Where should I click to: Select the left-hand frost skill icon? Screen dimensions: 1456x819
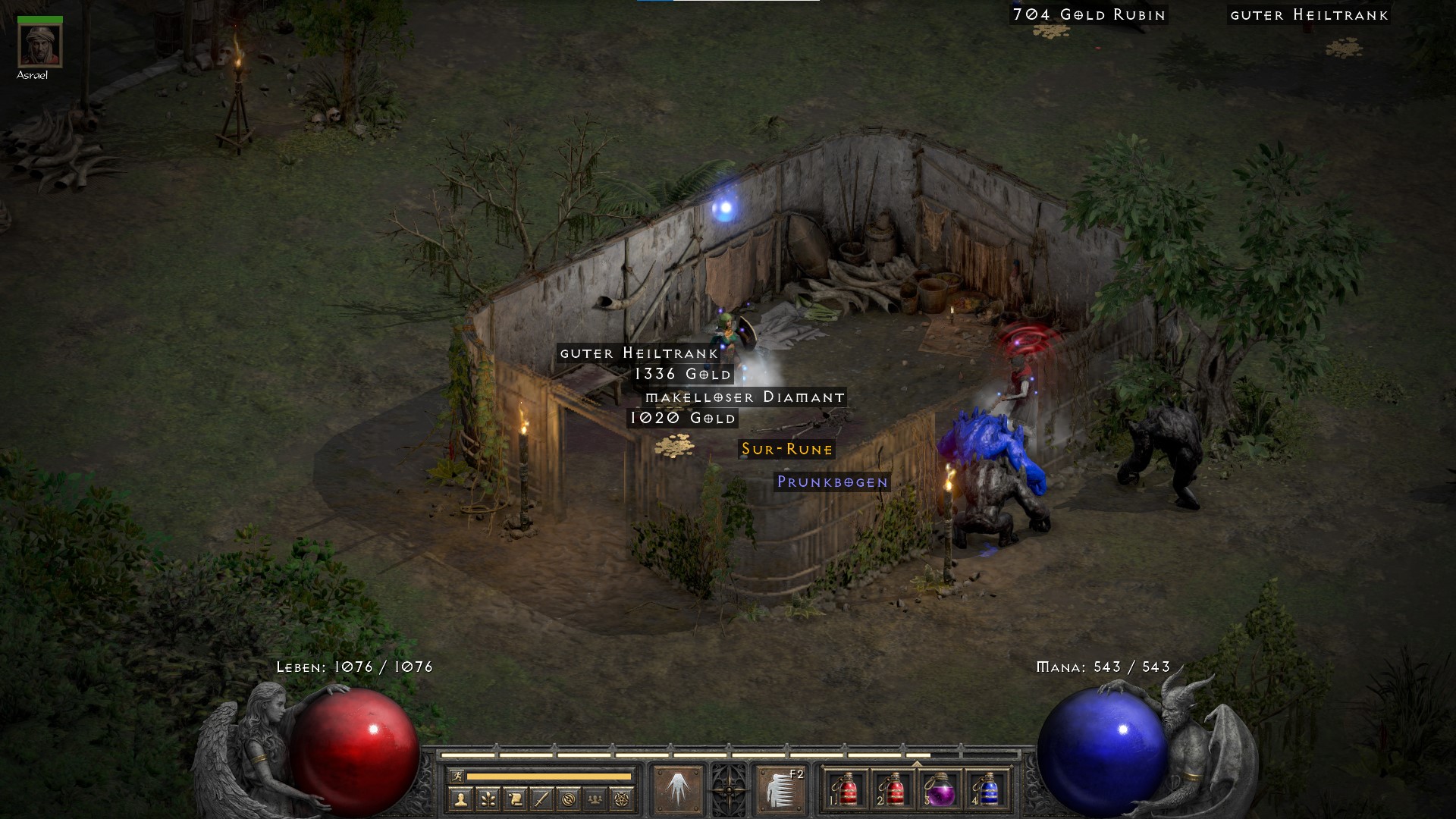(678, 787)
